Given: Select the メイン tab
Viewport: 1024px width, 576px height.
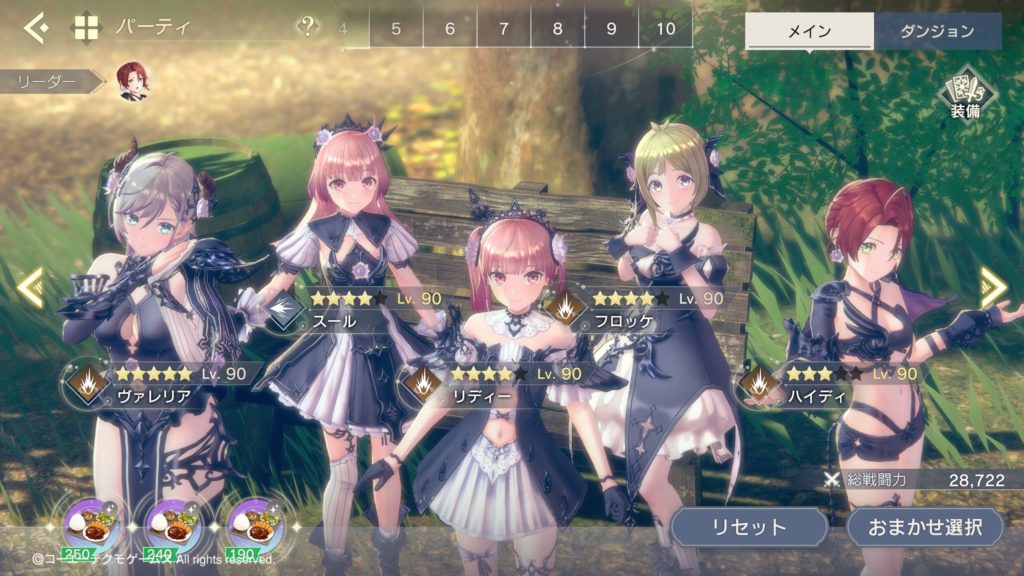Looking at the screenshot, I should pos(809,31).
